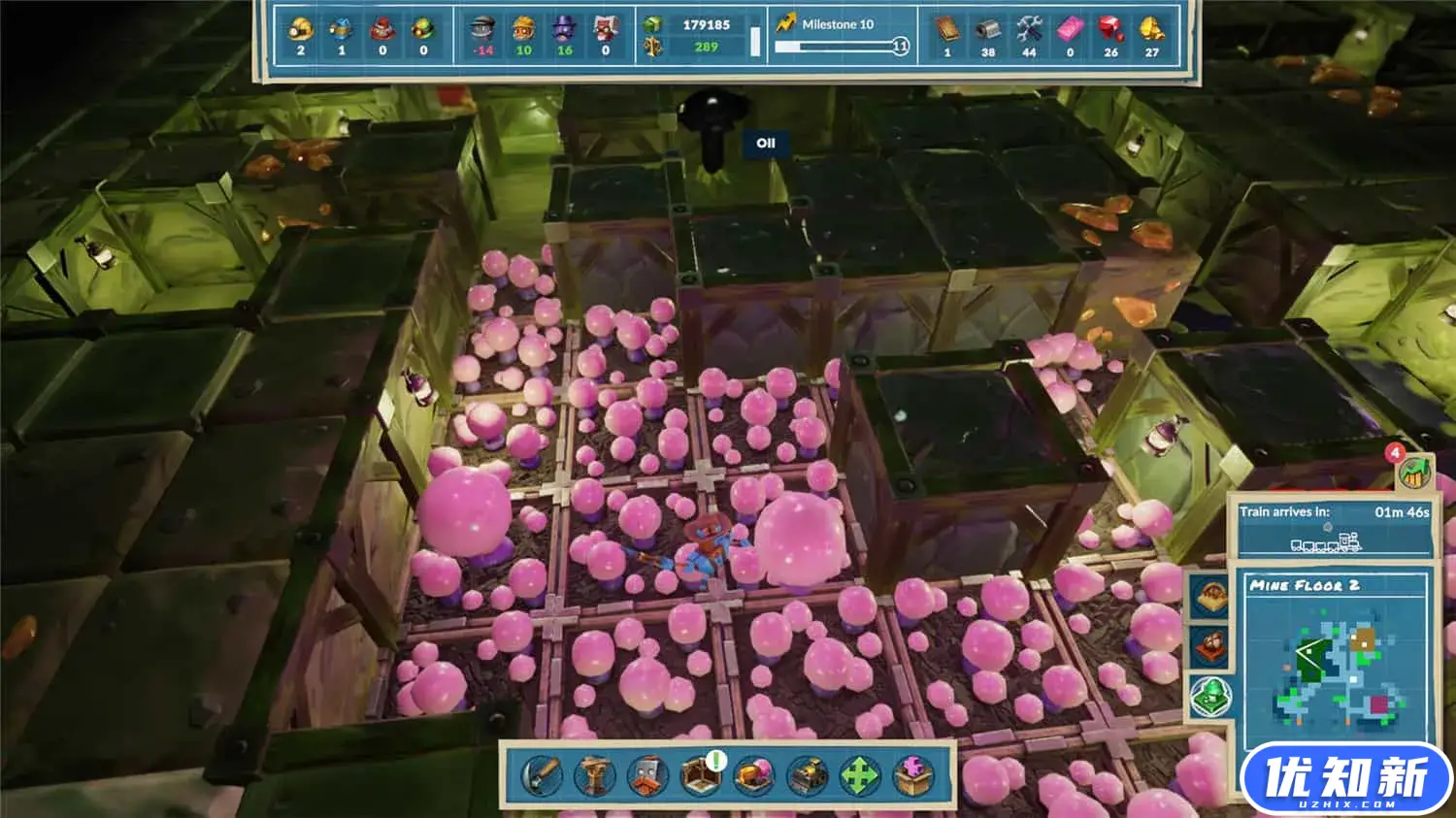Click the yellow hard hat miner count
Image resolution: width=1456 pixels, height=818 pixels.
pyautogui.click(x=300, y=29)
